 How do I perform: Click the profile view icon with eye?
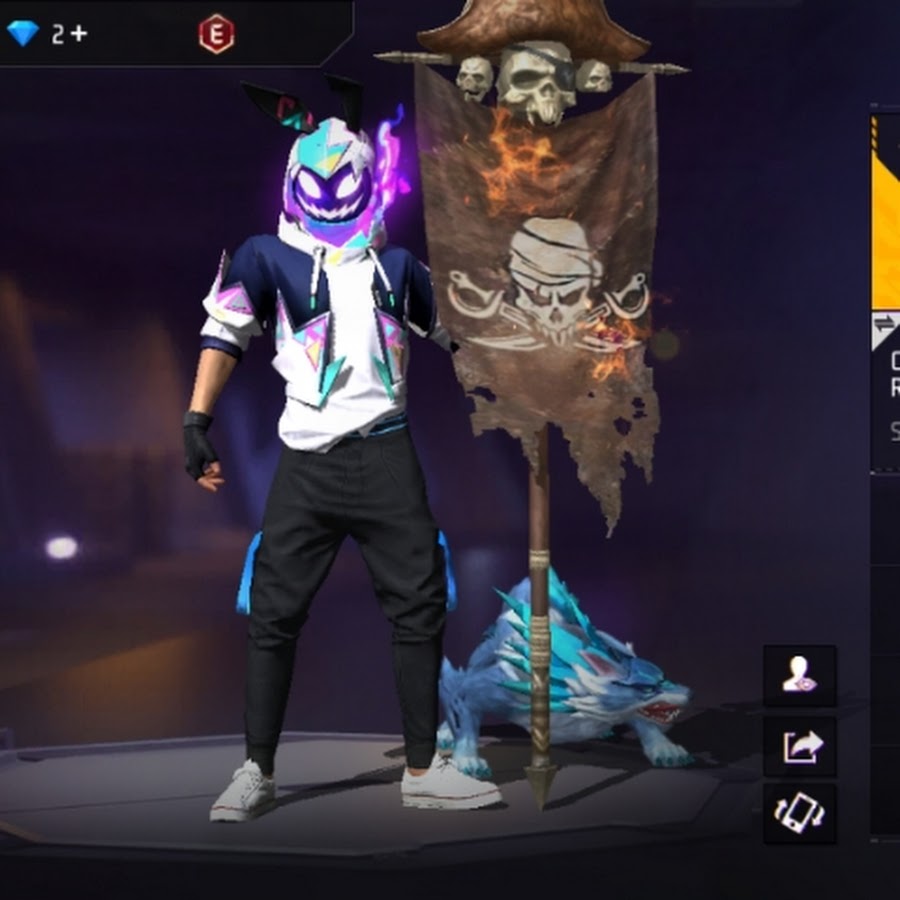799,676
